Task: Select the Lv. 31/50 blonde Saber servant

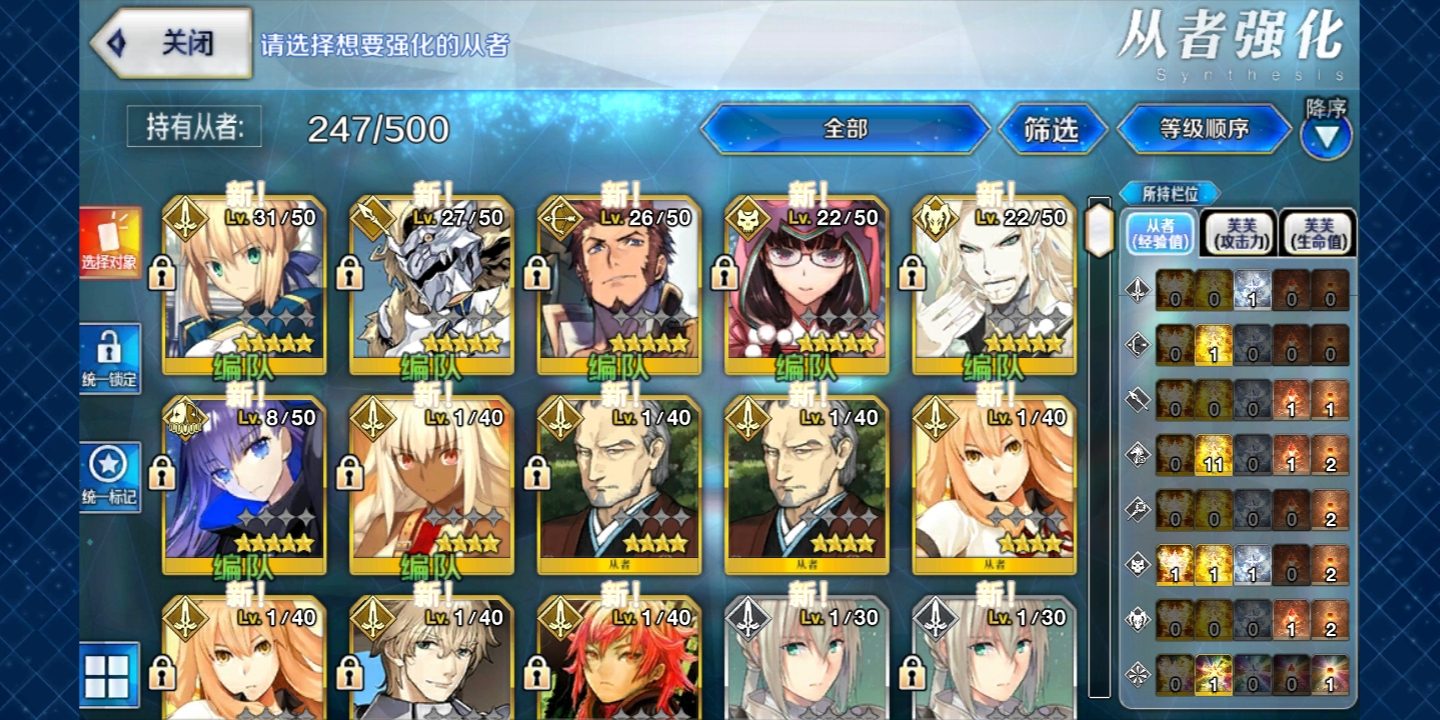Action: (244, 285)
